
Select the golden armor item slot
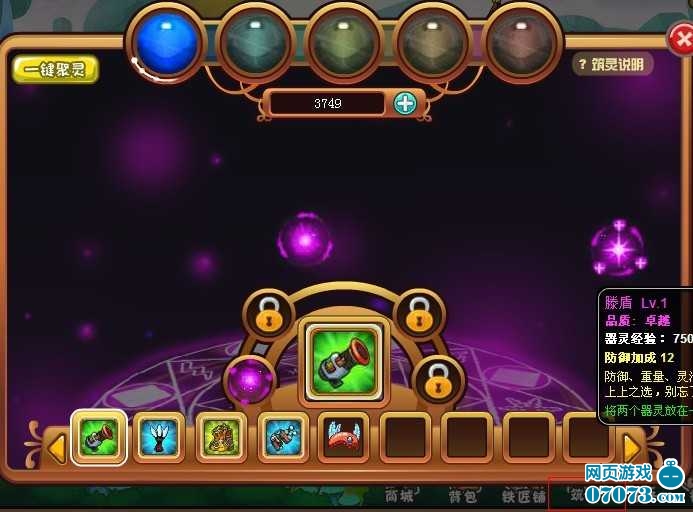(222, 438)
